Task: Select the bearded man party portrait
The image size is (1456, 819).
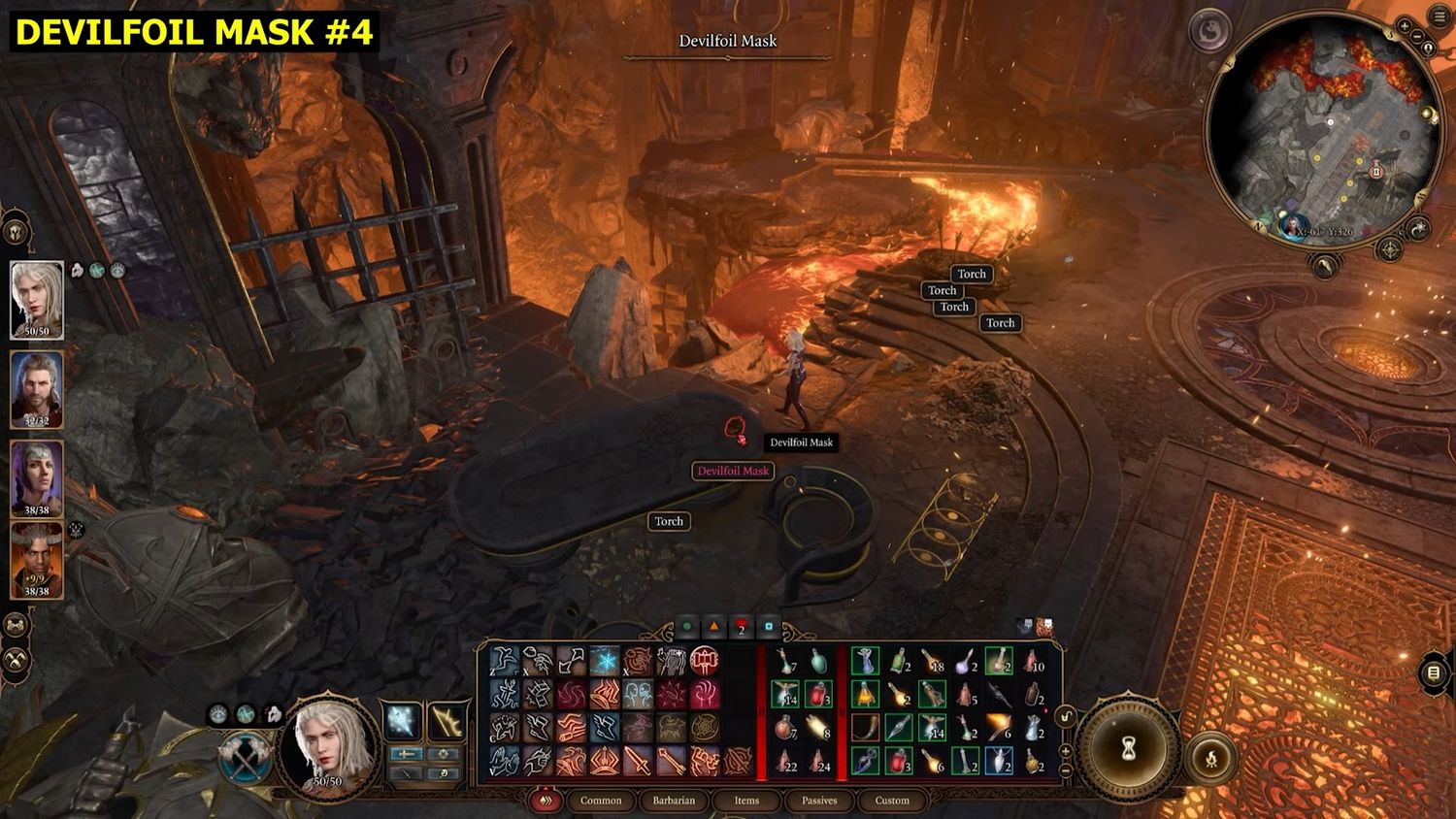Action: tap(37, 388)
